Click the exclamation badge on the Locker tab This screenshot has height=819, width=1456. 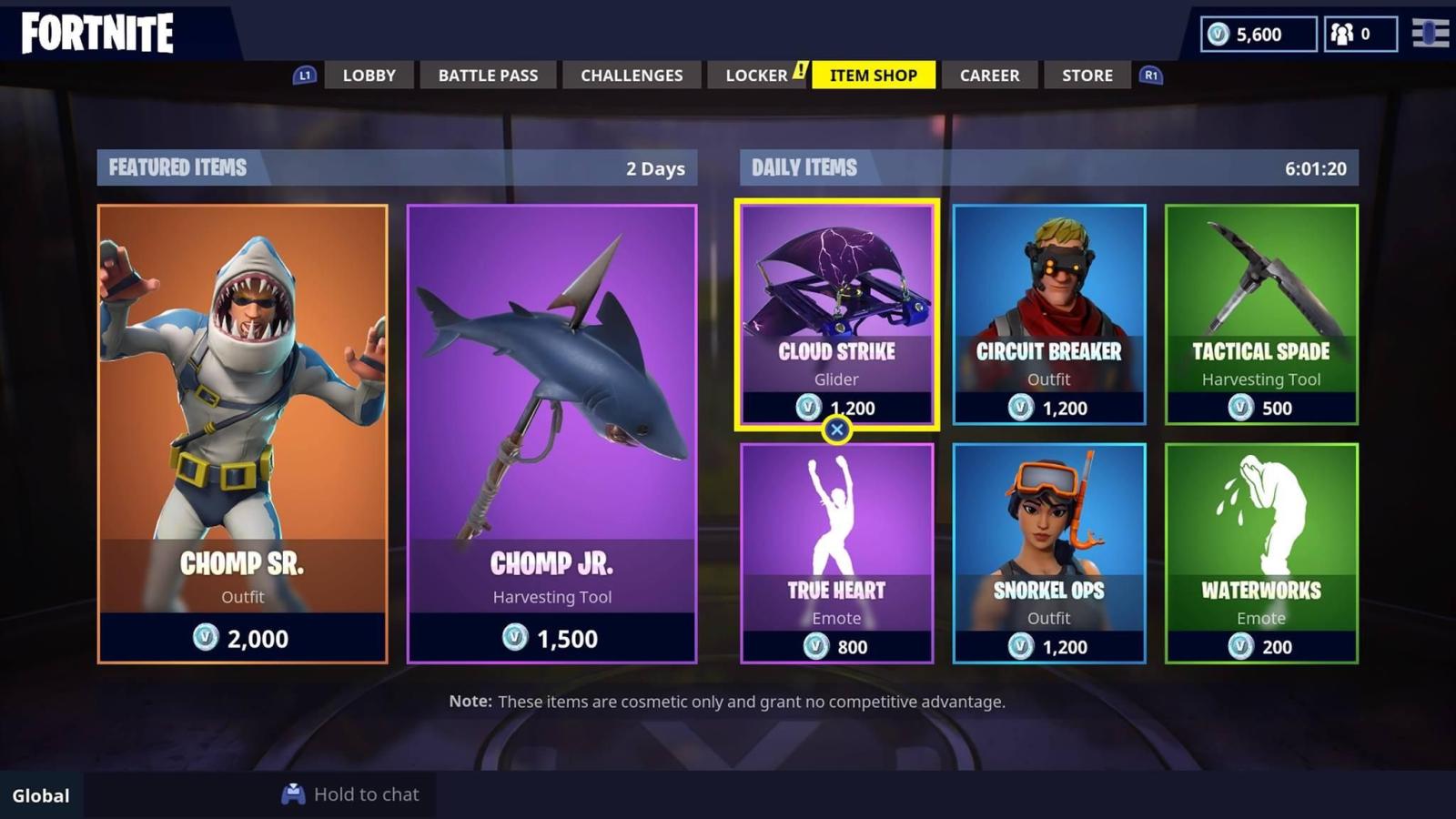pos(800,68)
